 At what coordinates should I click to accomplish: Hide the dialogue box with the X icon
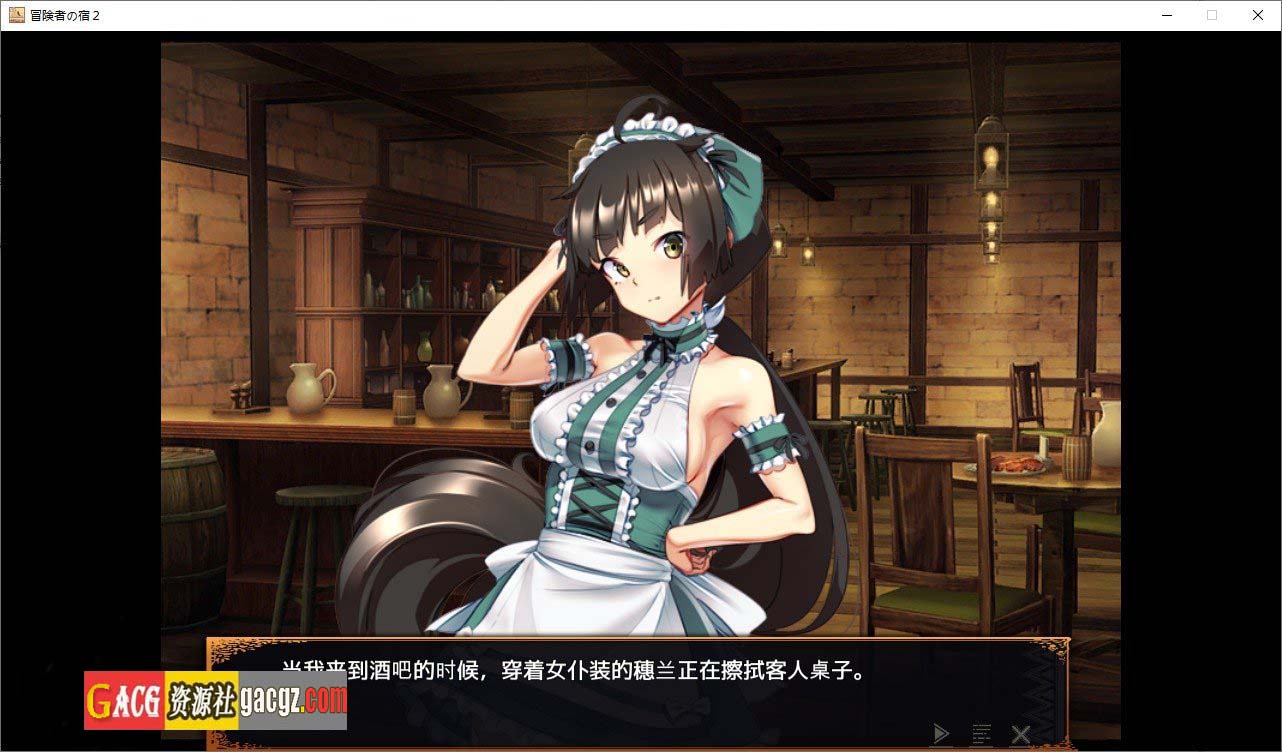pos(1020,734)
